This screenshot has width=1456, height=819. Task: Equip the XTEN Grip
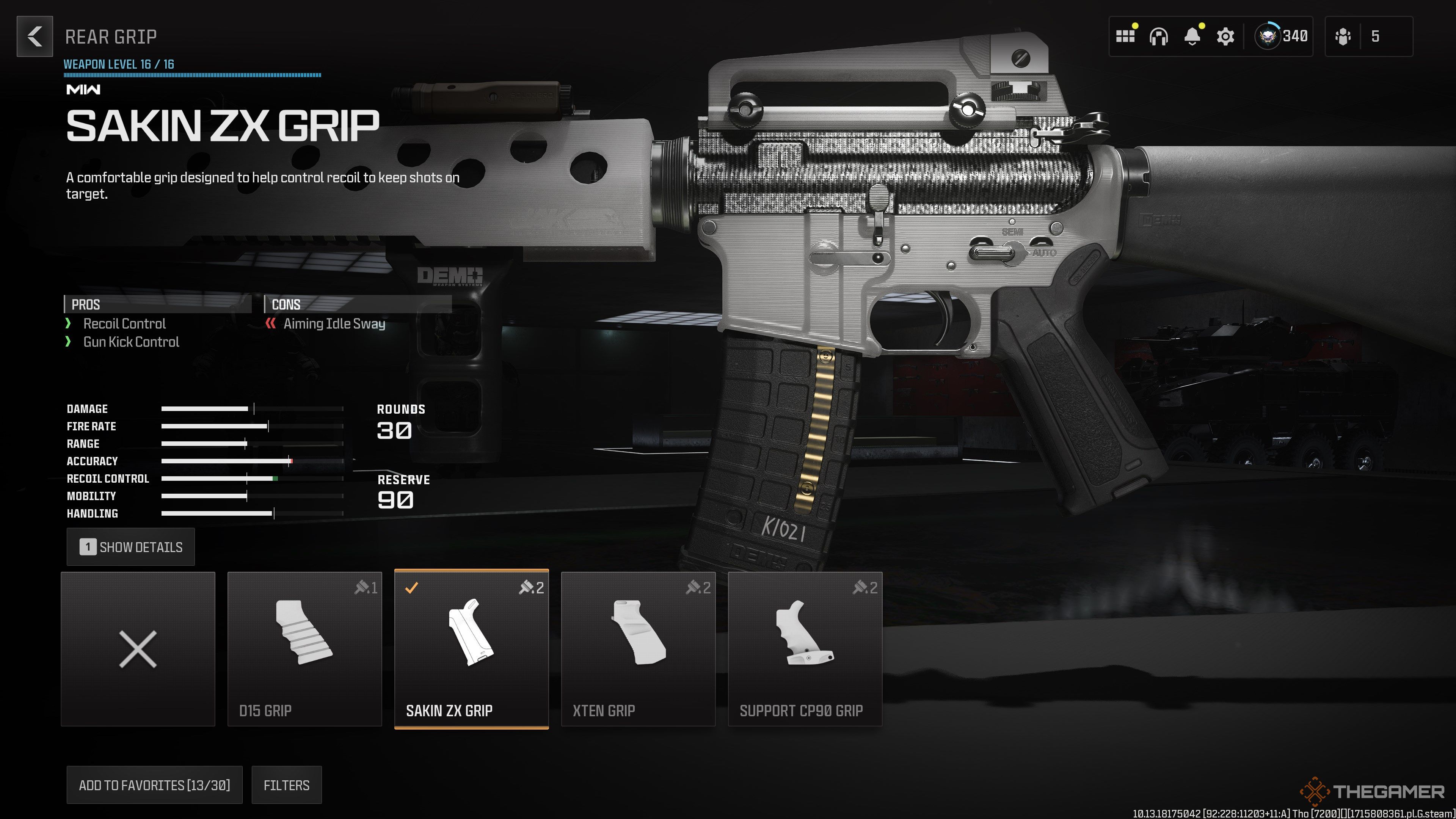pyautogui.click(x=638, y=649)
